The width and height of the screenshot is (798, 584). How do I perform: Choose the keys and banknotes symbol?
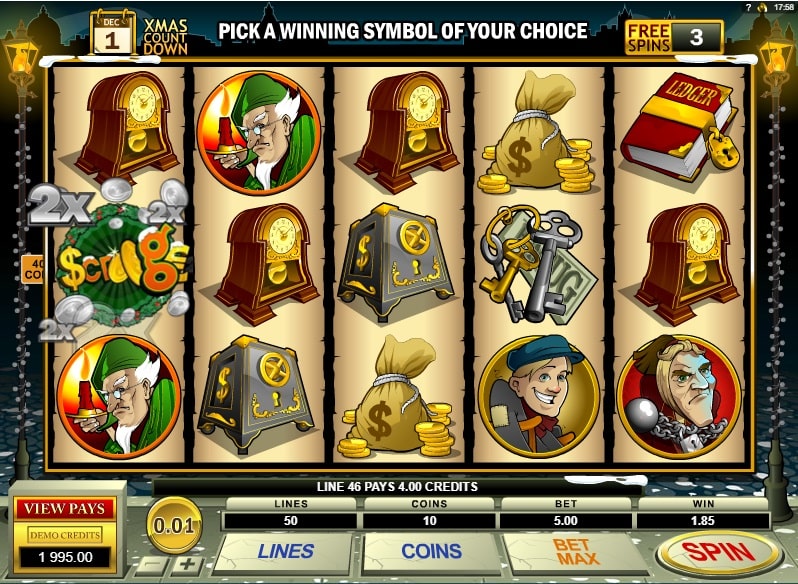pyautogui.click(x=533, y=262)
